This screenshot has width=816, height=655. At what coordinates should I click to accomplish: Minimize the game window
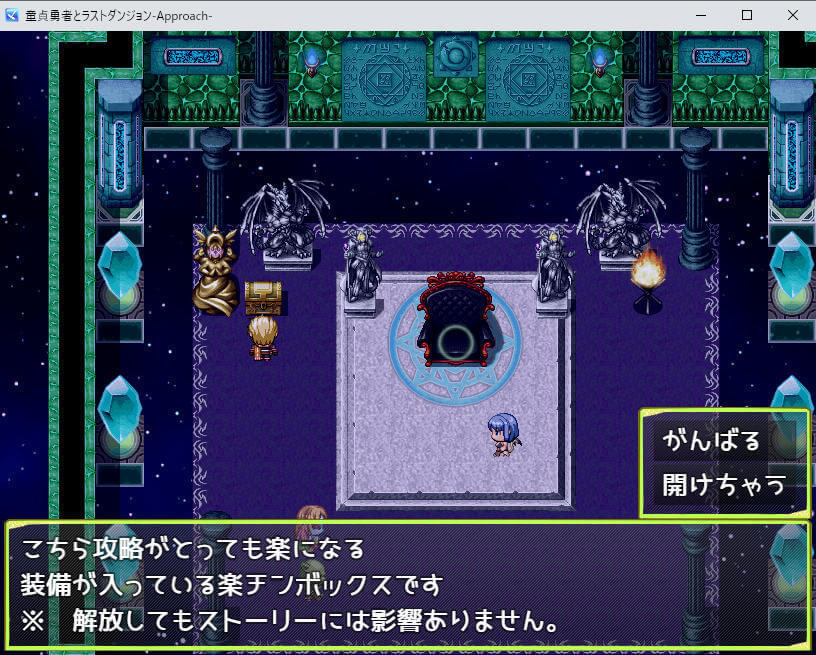[x=700, y=15]
